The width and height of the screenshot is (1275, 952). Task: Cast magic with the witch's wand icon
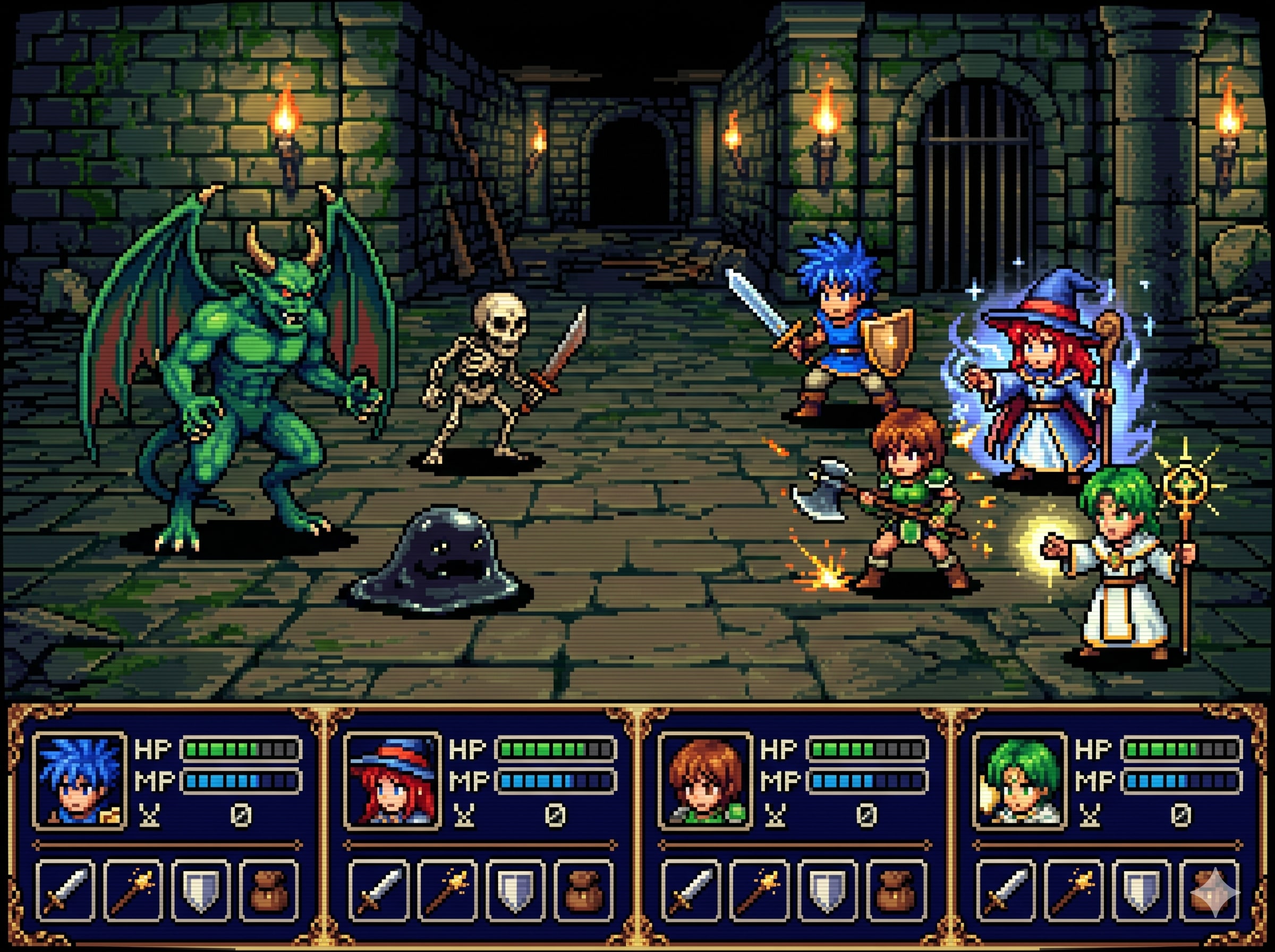tap(446, 890)
